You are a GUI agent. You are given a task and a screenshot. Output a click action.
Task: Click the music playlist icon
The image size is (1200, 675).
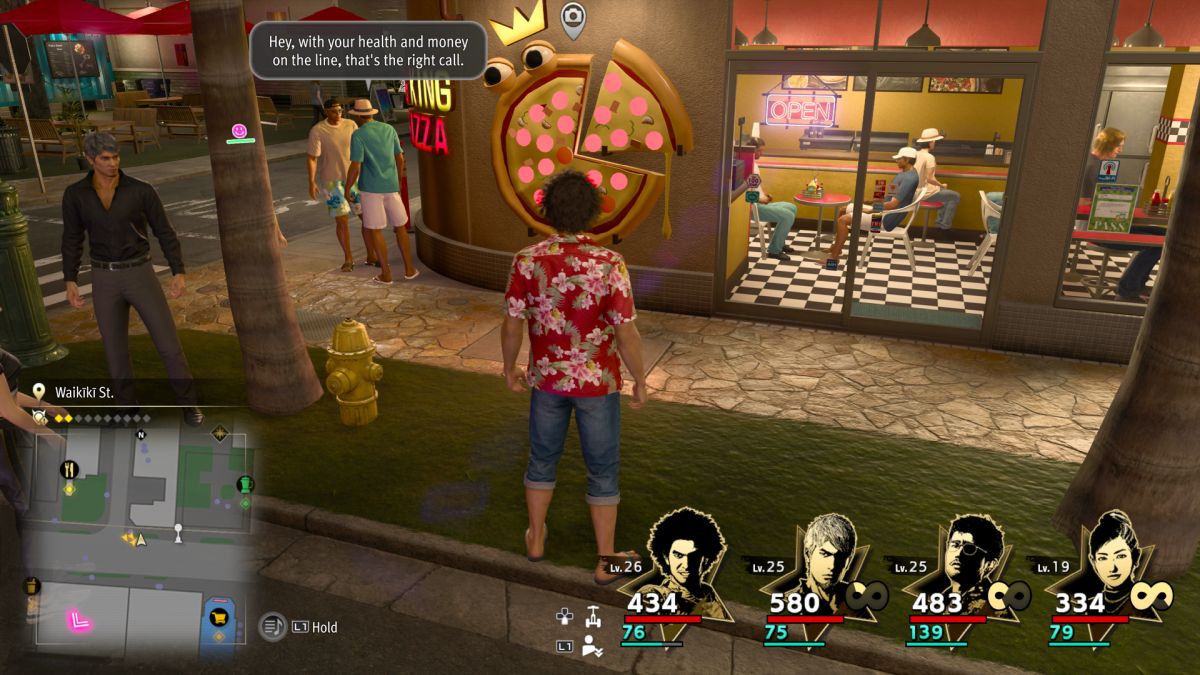[x=272, y=627]
